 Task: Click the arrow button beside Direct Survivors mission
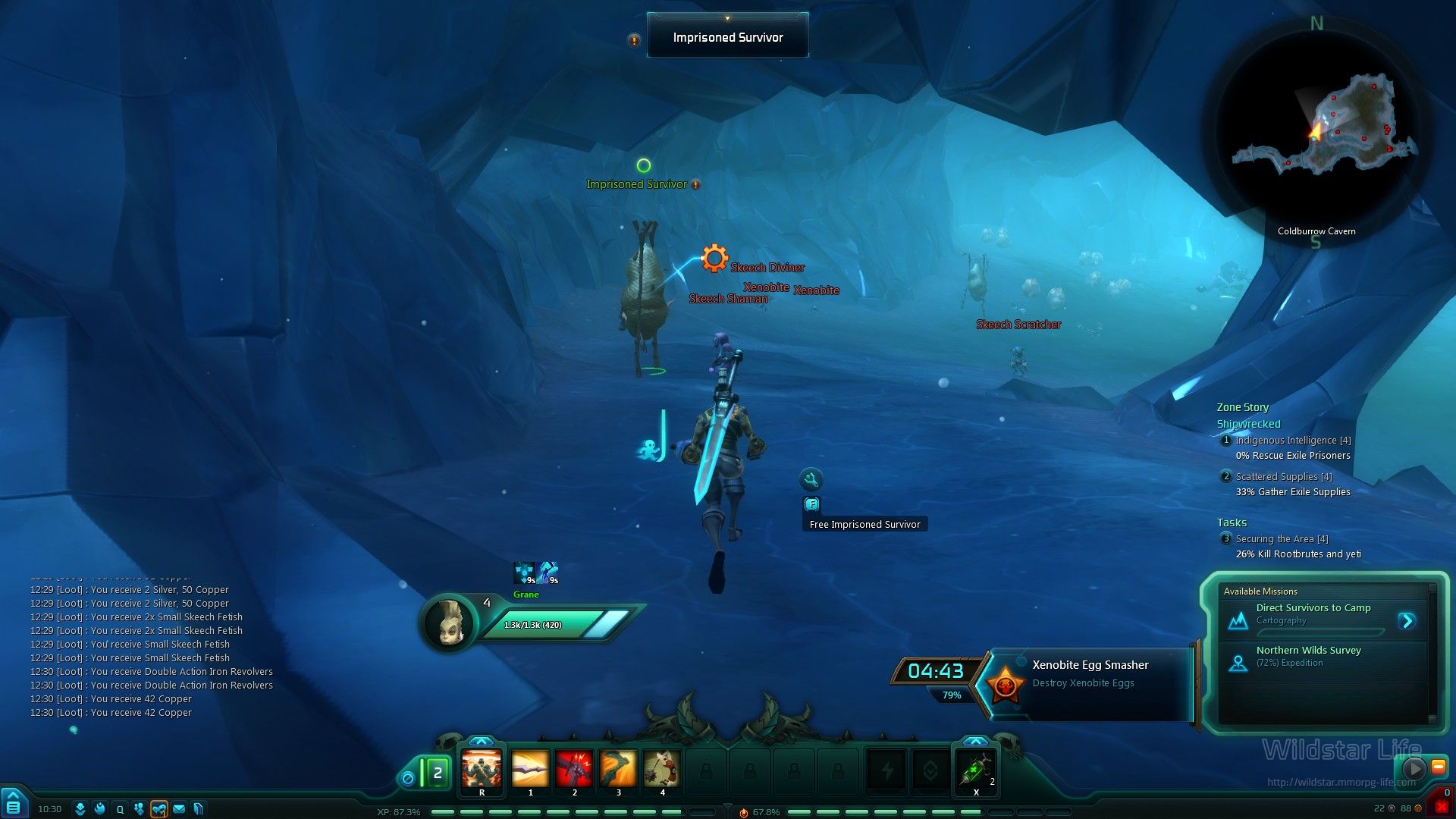[x=1407, y=621]
